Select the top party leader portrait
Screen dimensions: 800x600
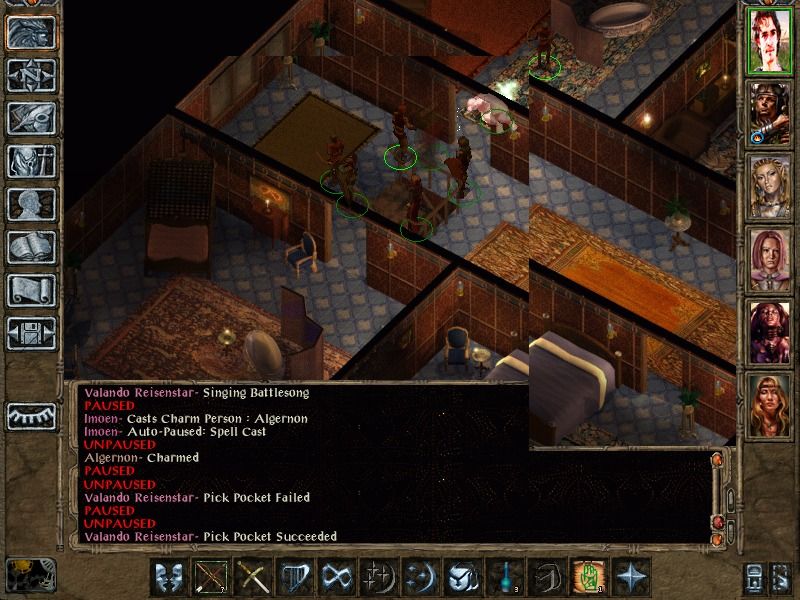[768, 41]
